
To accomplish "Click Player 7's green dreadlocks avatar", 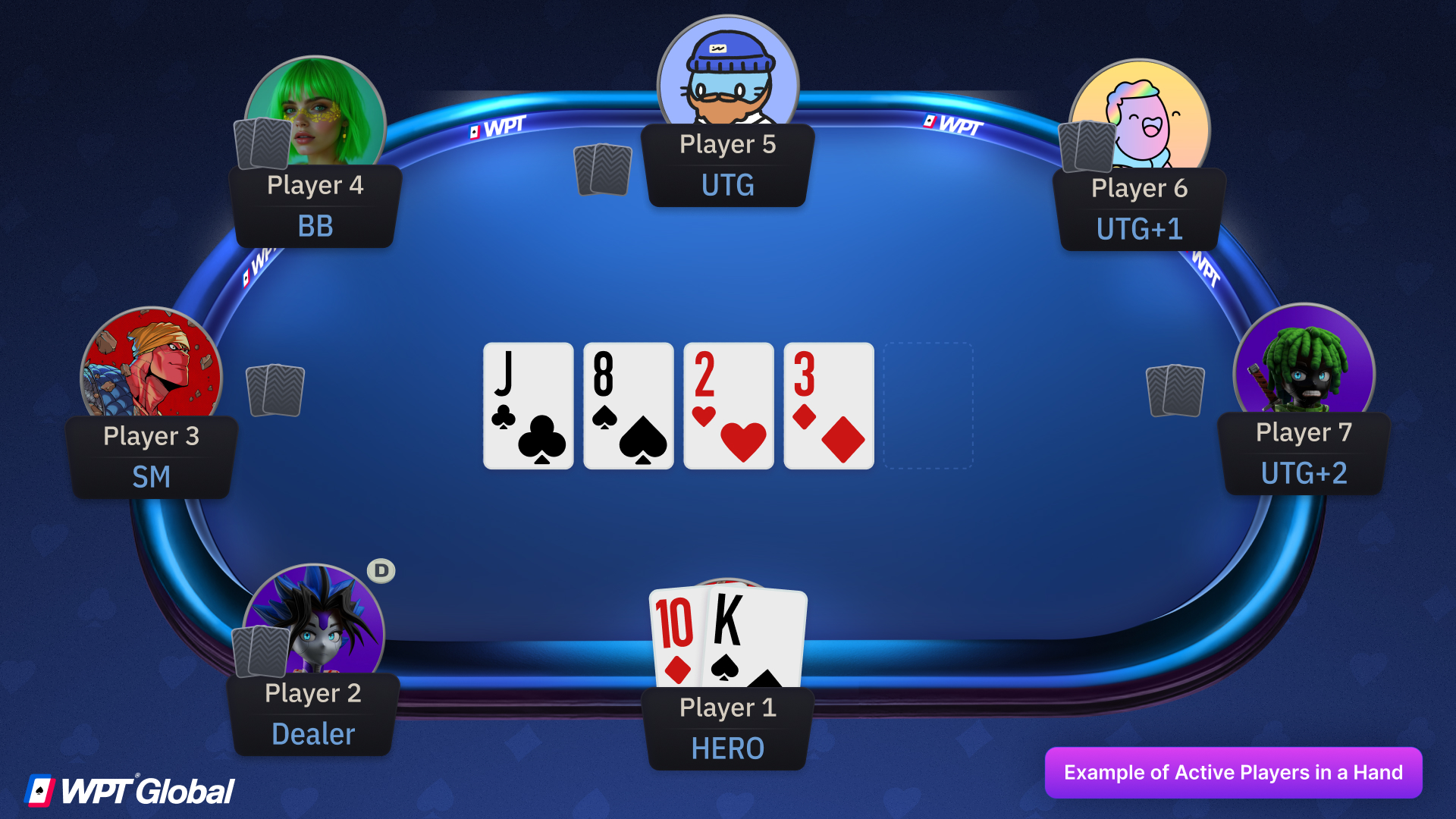I will [1304, 368].
